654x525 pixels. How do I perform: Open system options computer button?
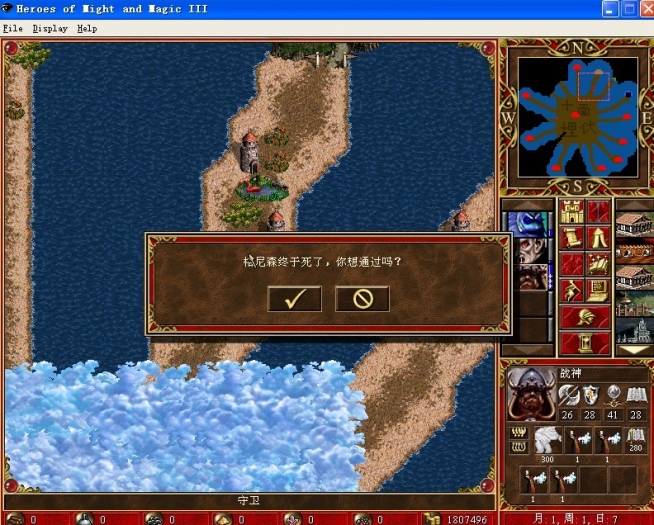pyautogui.click(x=598, y=291)
